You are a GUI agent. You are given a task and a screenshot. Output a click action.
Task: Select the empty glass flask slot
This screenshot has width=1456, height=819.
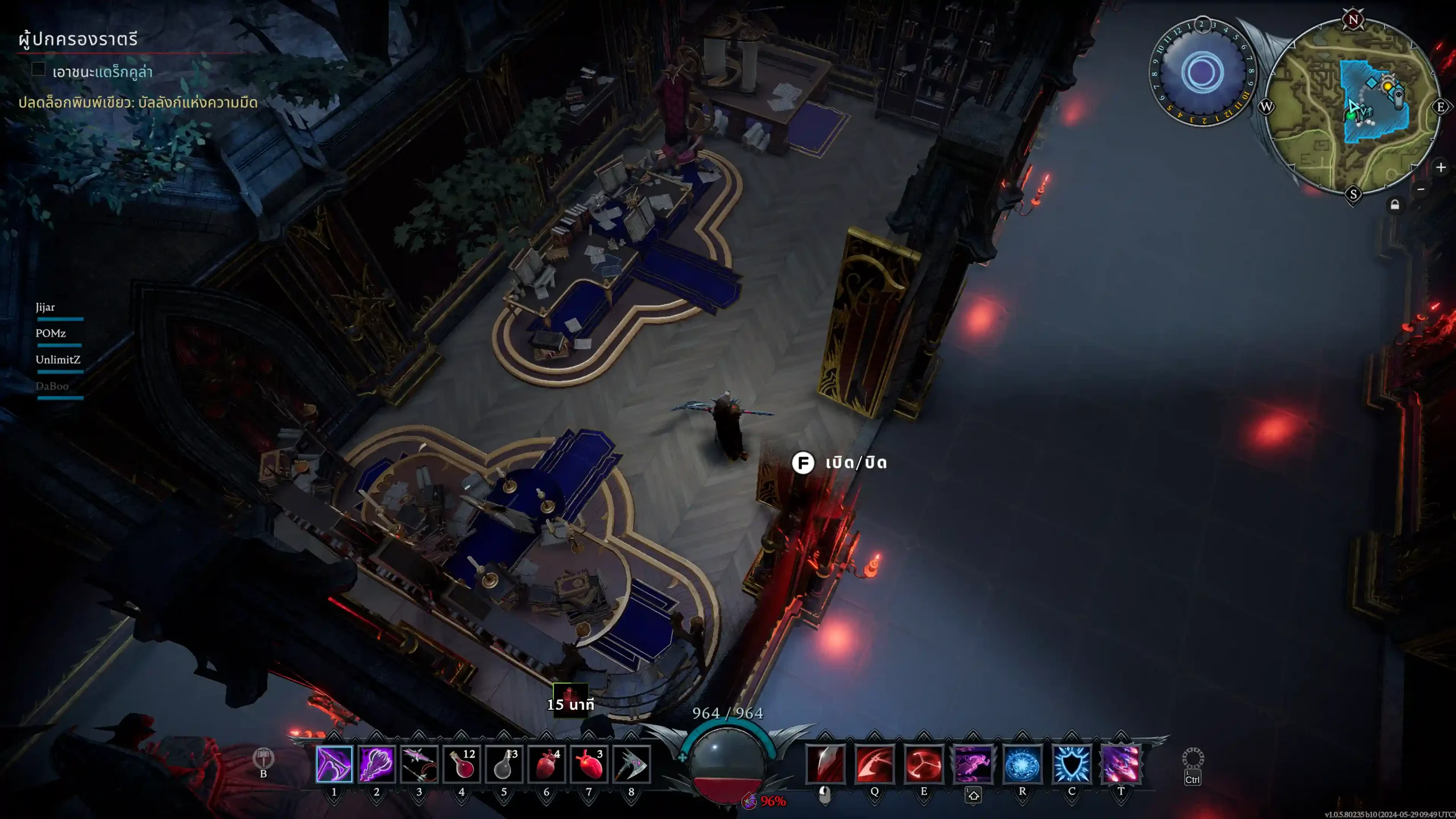(504, 764)
